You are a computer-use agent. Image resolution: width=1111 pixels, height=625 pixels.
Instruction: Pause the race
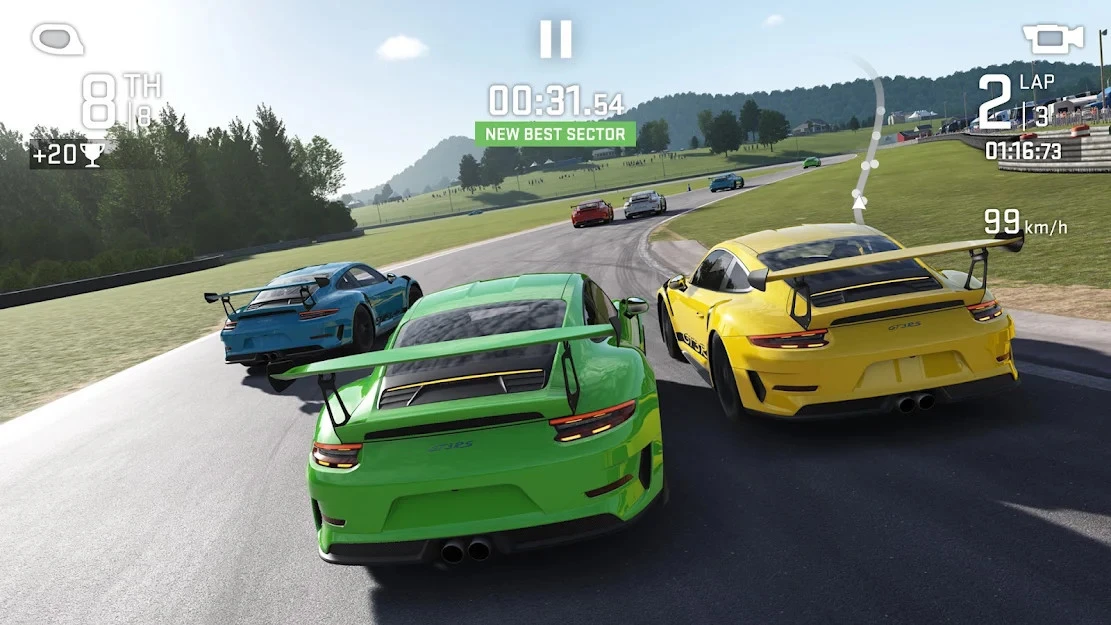coord(555,39)
